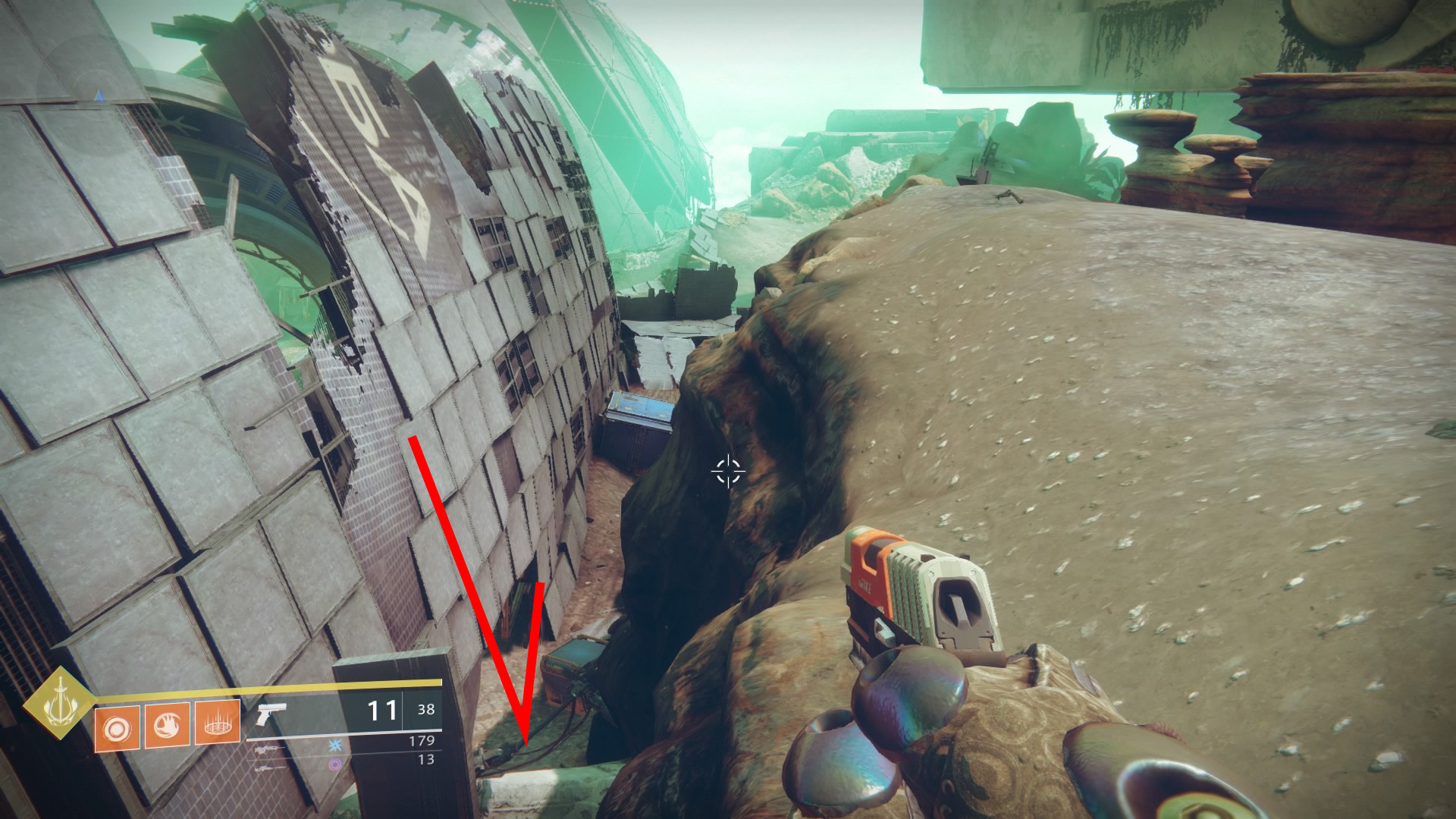Activate the sword super ability diamond
Image resolution: width=1456 pixels, height=819 pixels.
pyautogui.click(x=58, y=703)
